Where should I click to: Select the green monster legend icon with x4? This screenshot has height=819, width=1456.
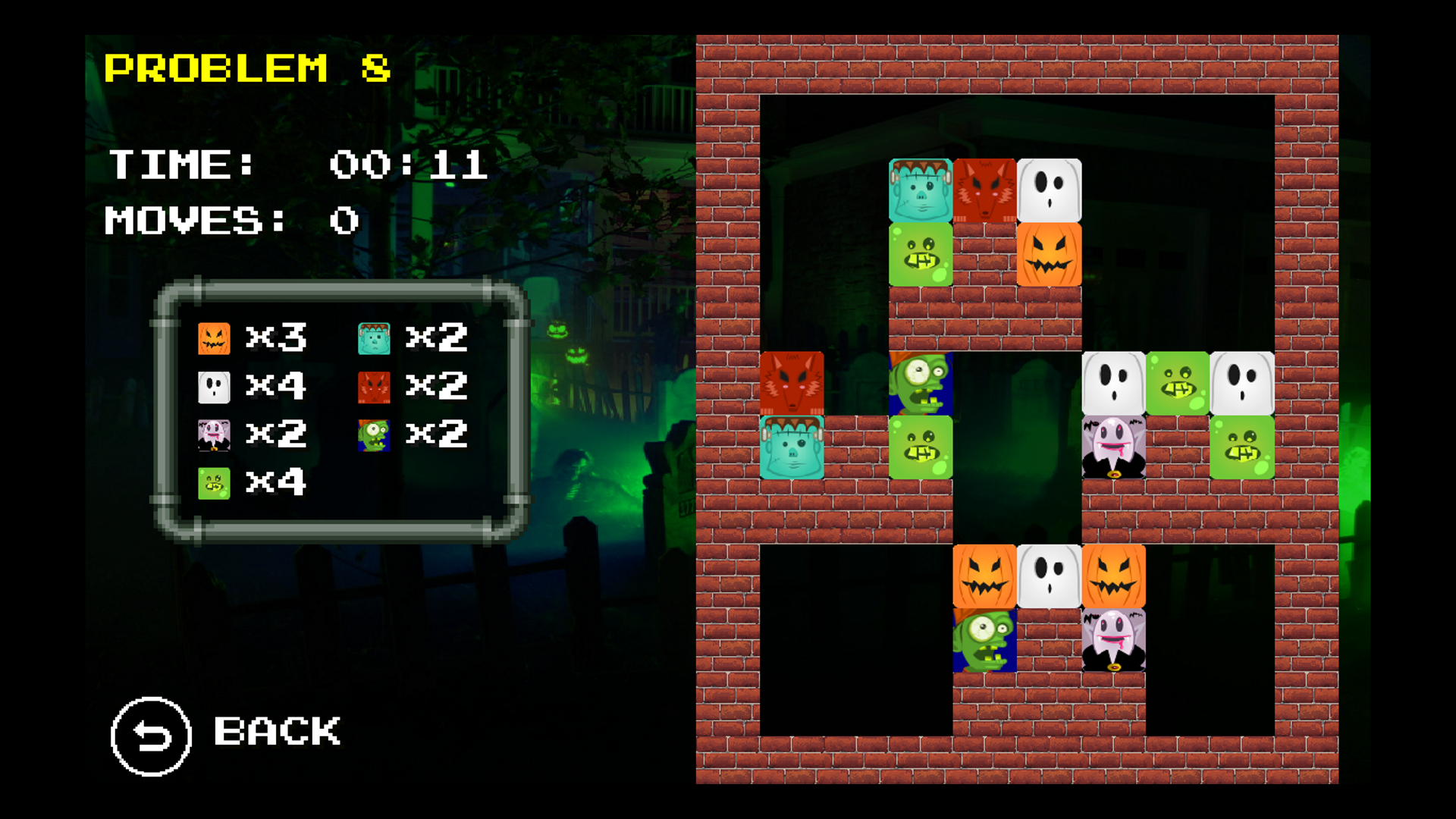click(x=213, y=483)
